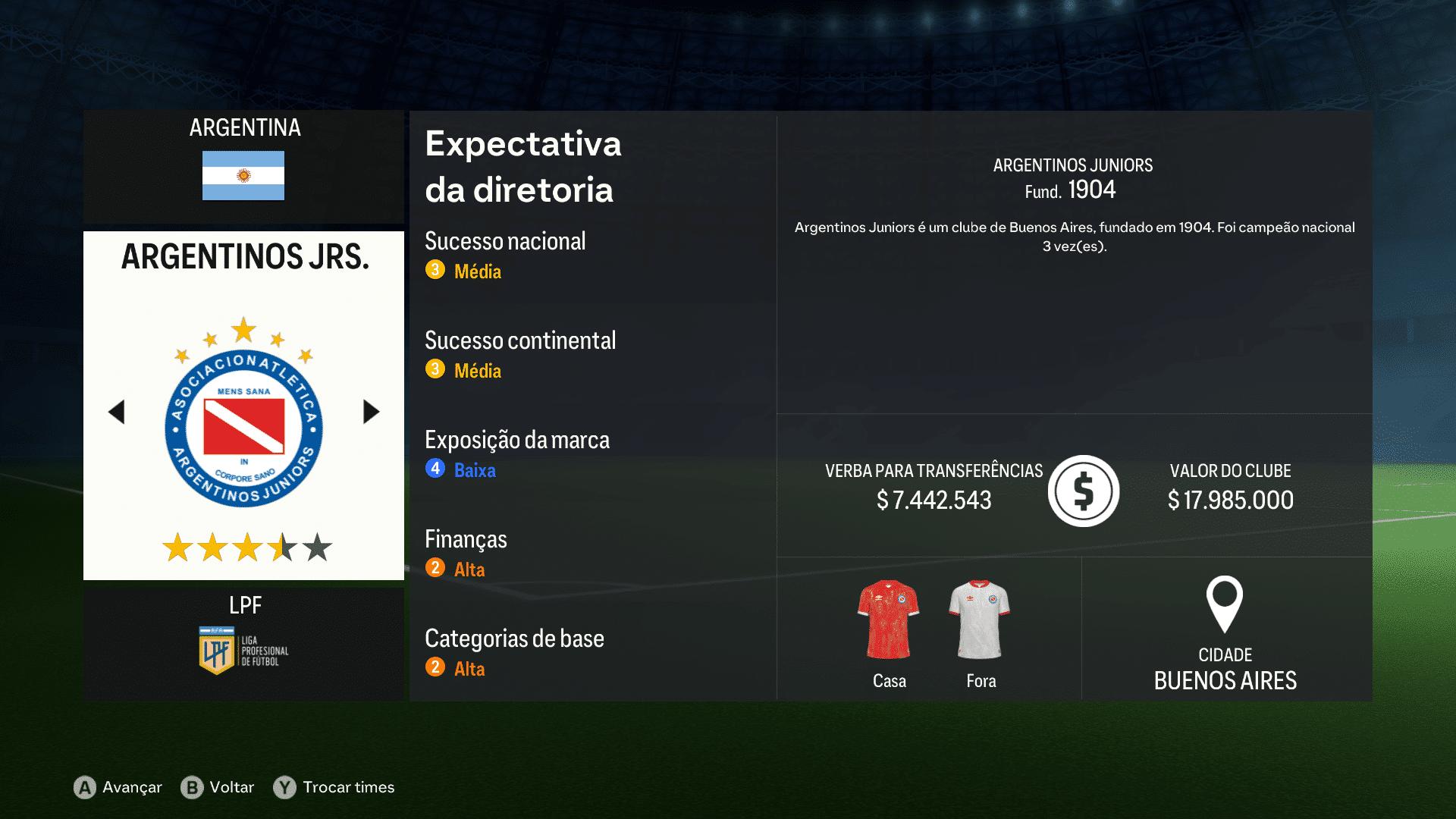Click the dollar transfer budget icon
This screenshot has width=1456, height=819.
pos(1083,491)
